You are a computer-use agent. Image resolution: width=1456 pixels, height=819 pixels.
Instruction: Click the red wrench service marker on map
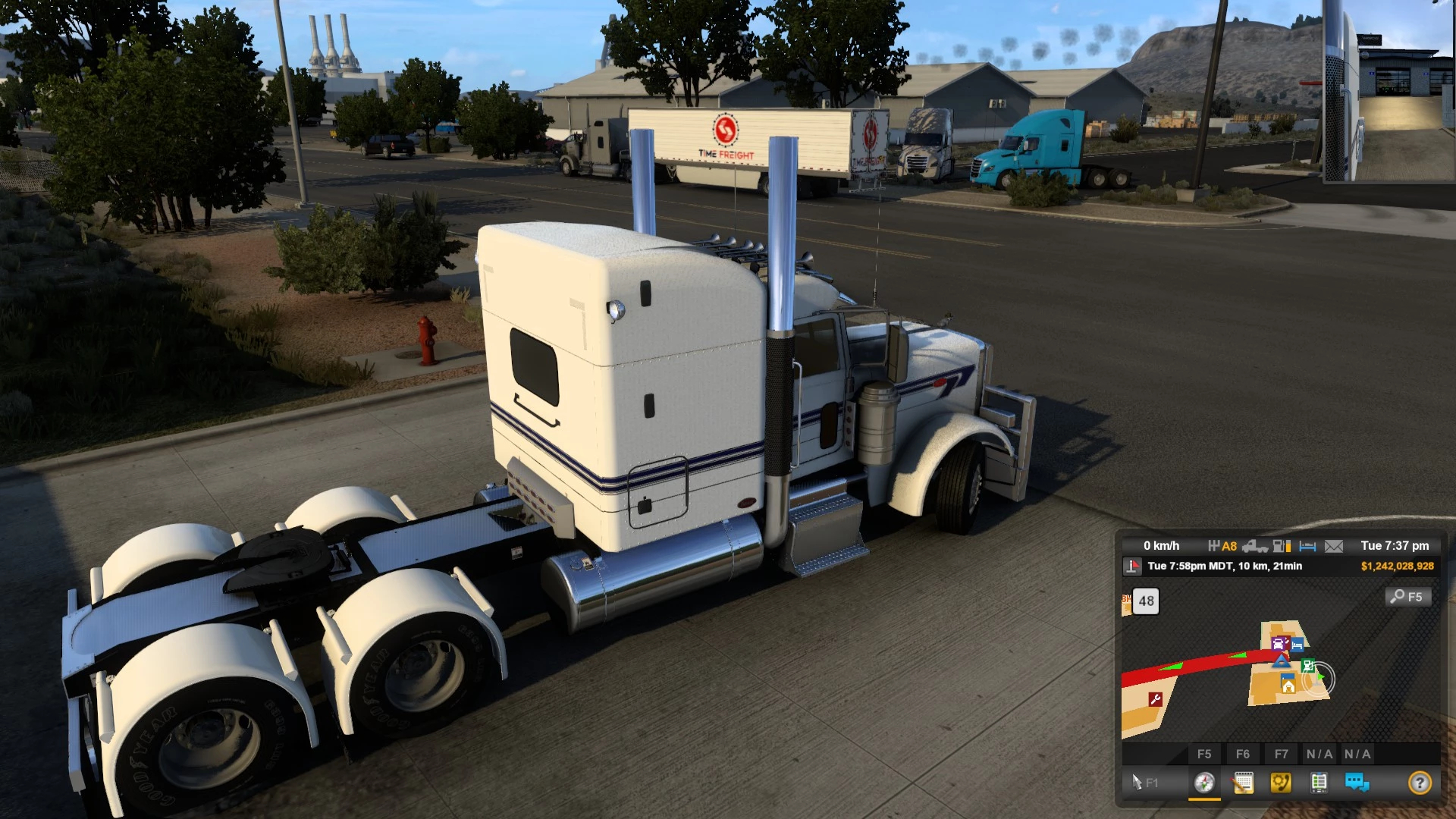pos(1156,699)
